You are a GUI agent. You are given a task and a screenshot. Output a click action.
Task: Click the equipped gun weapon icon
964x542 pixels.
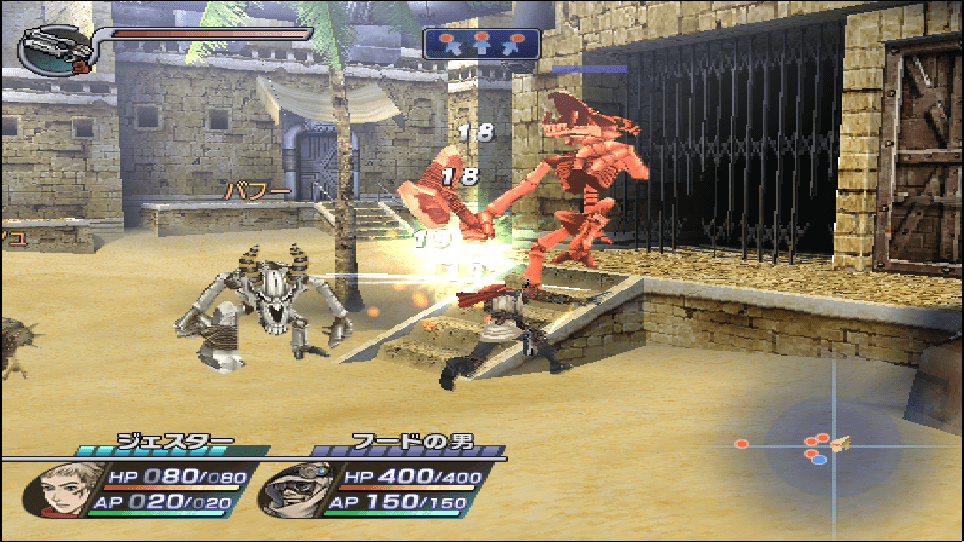pyautogui.click(x=54, y=46)
